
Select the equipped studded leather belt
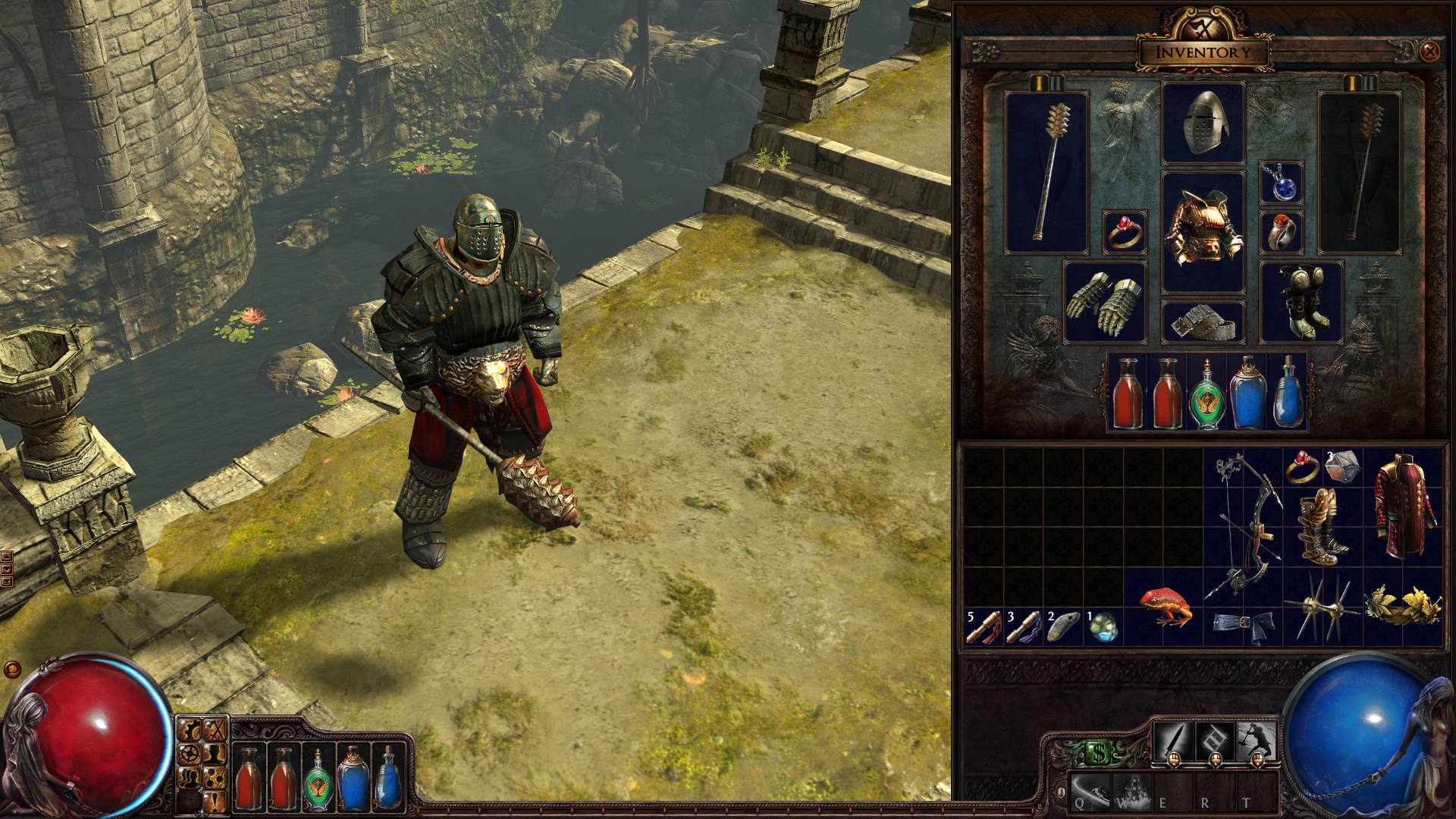[x=1203, y=322]
